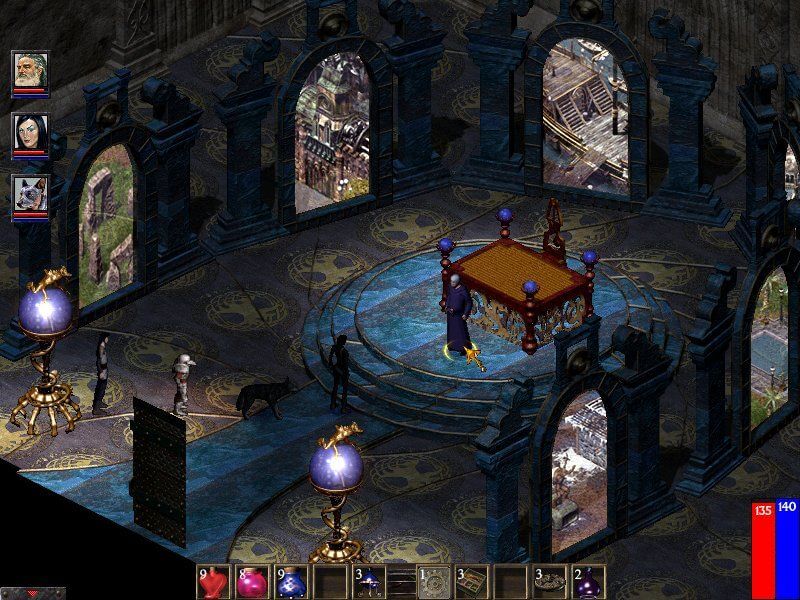Select the blue cone-shaped item slot
Viewport: 800px width, 600px height.
tap(368, 582)
